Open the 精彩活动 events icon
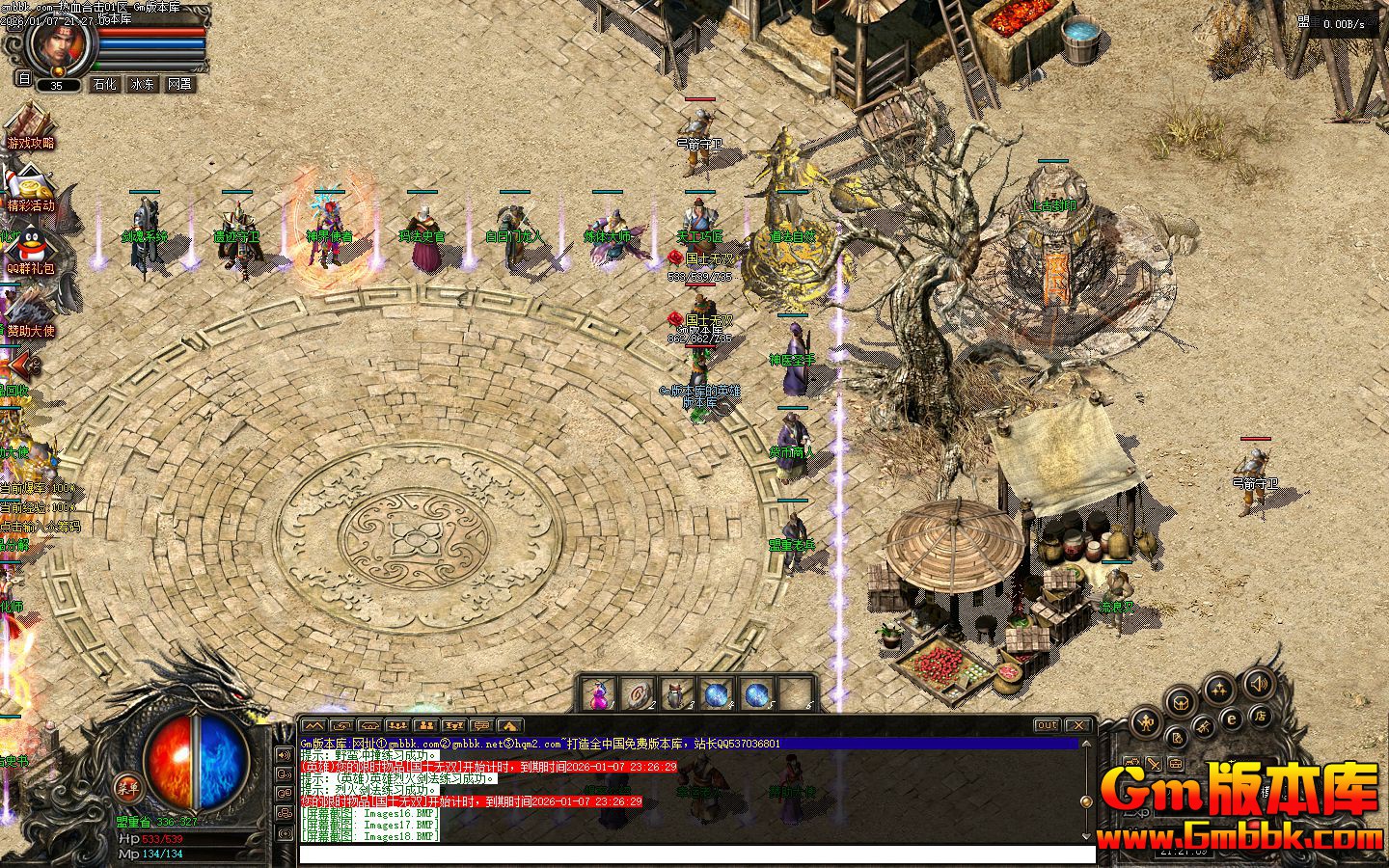 coord(29,190)
